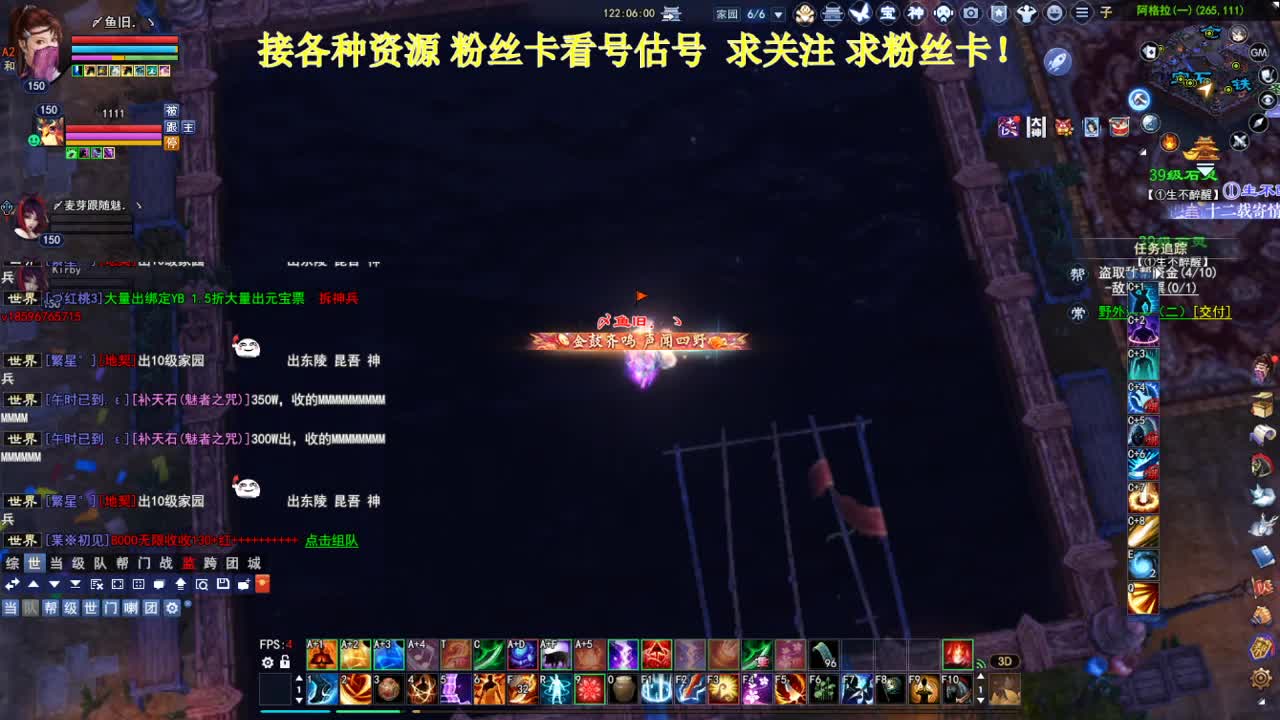Clear the chat using the clear-text icon
Screen dimensions: 1280x720
96,585
